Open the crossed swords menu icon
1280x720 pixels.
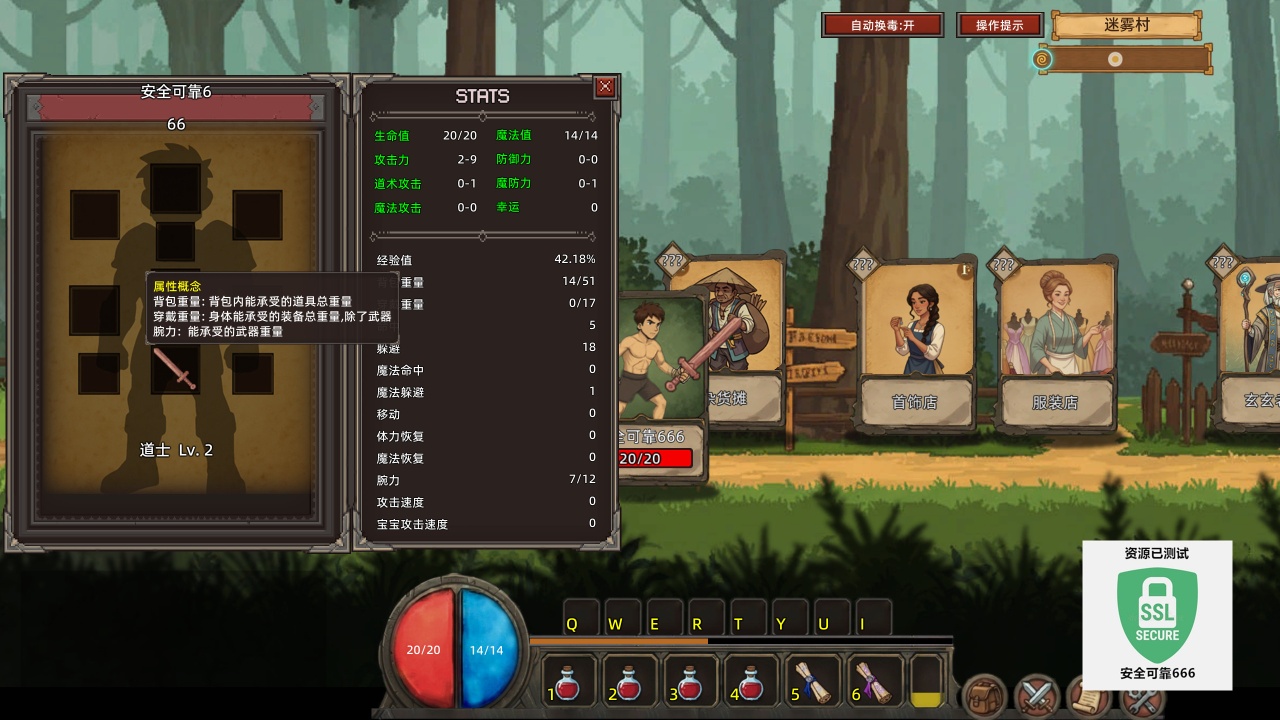pos(1037,696)
